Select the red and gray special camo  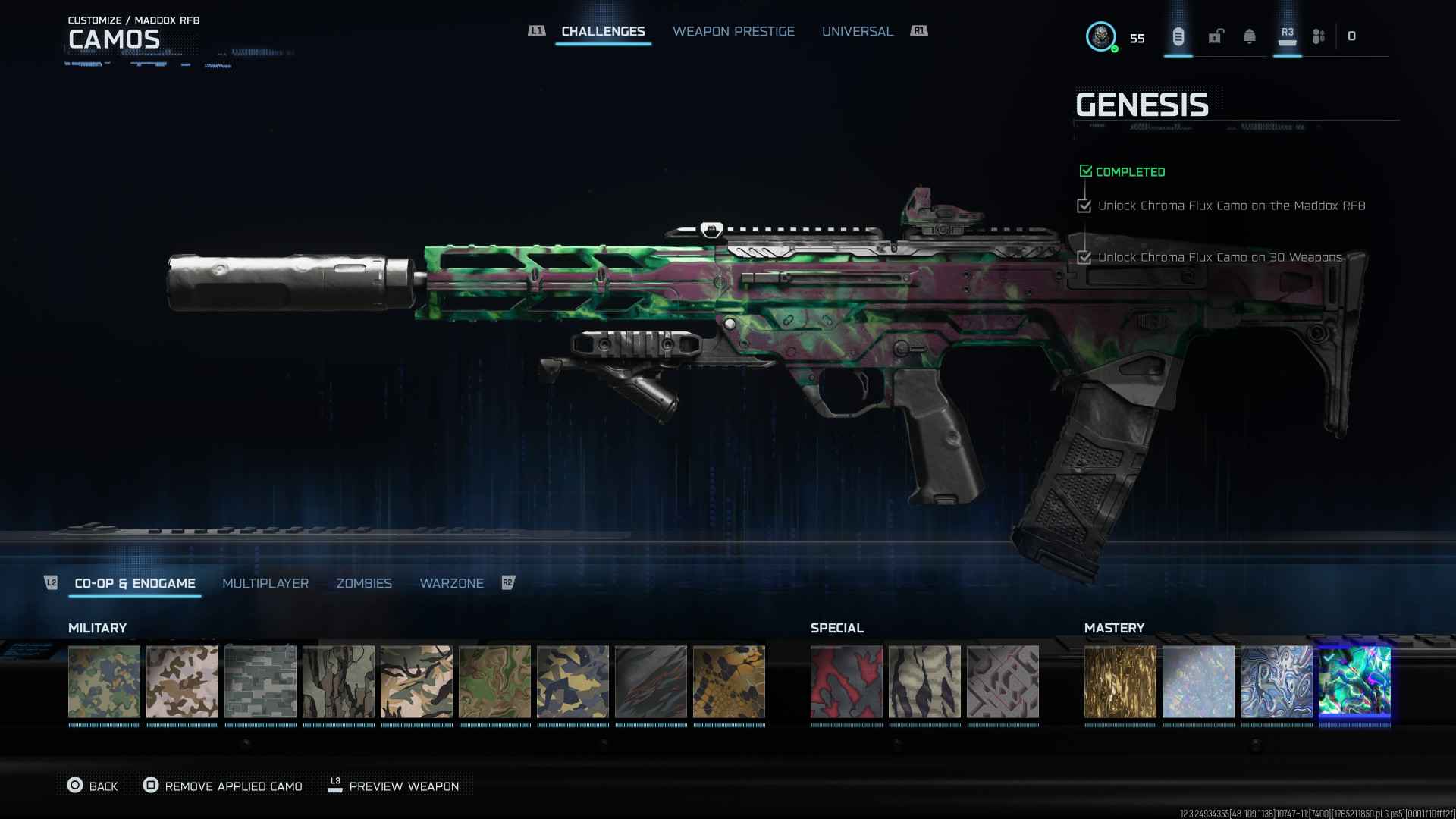click(x=846, y=681)
